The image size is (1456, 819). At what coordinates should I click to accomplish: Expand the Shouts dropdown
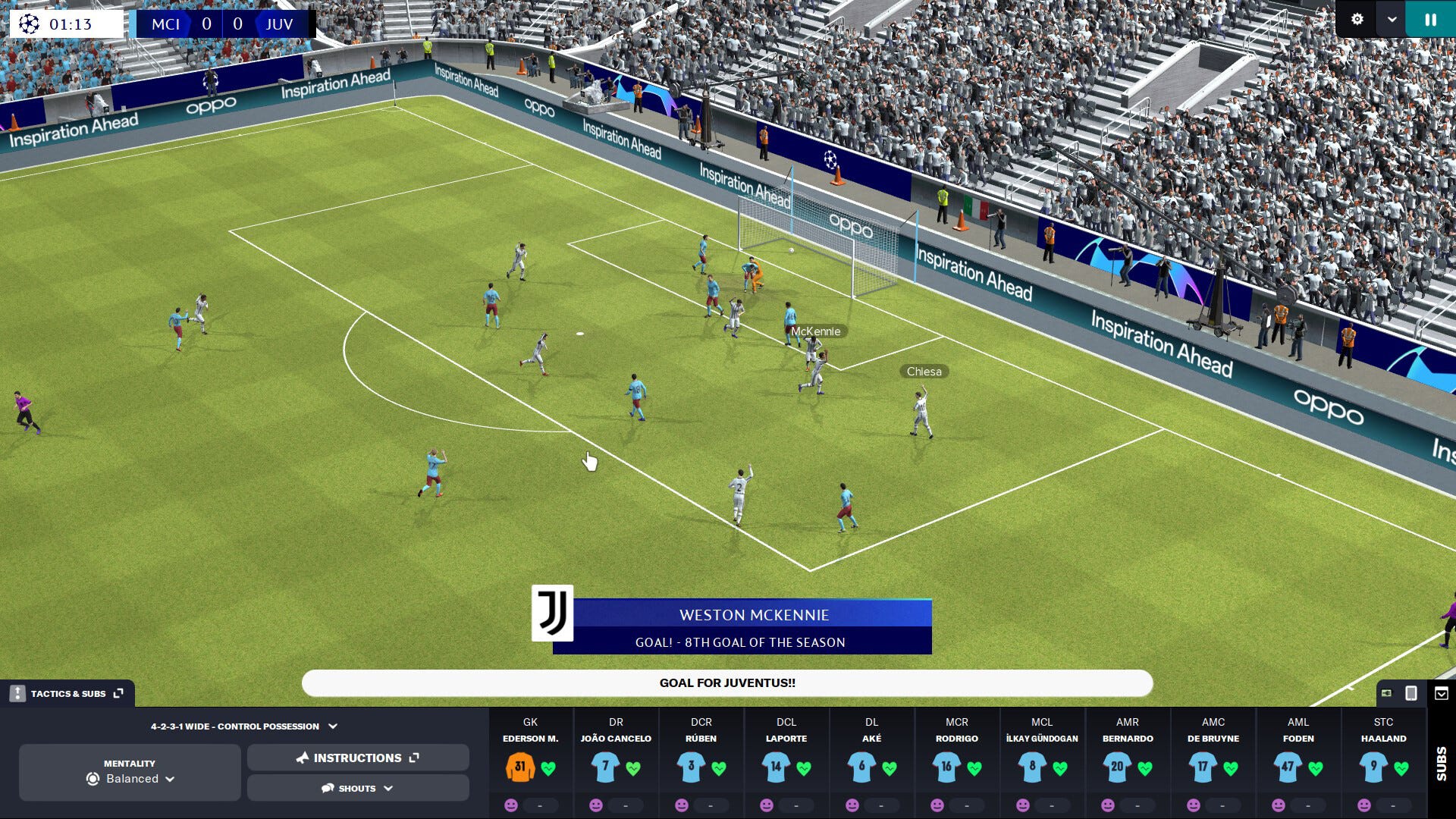(390, 788)
